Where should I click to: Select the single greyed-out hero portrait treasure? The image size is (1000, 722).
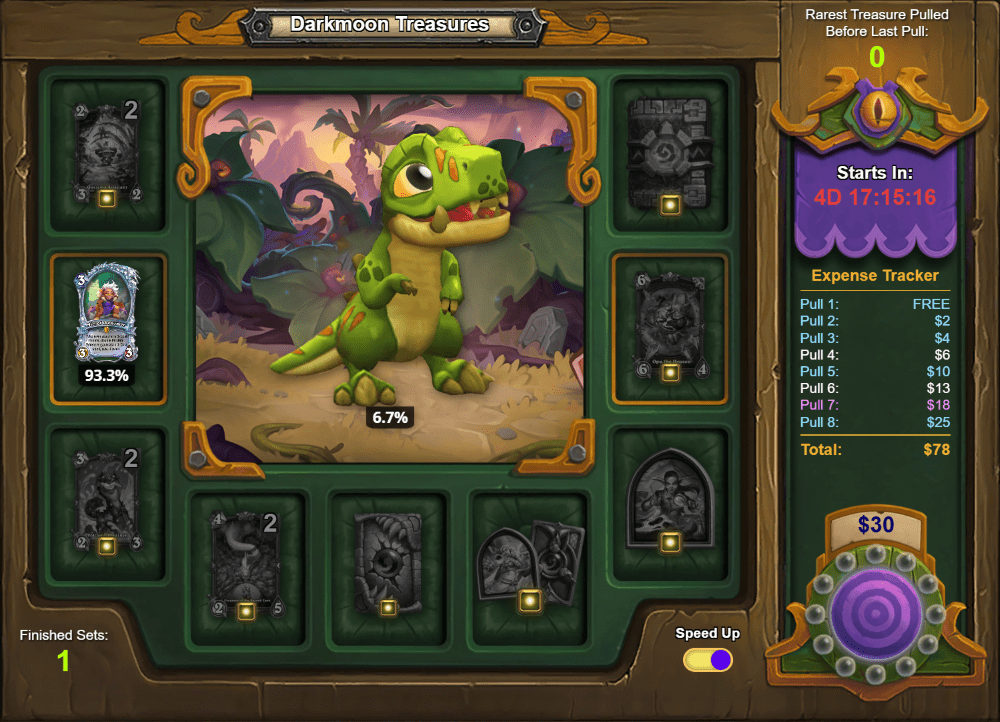(x=669, y=498)
